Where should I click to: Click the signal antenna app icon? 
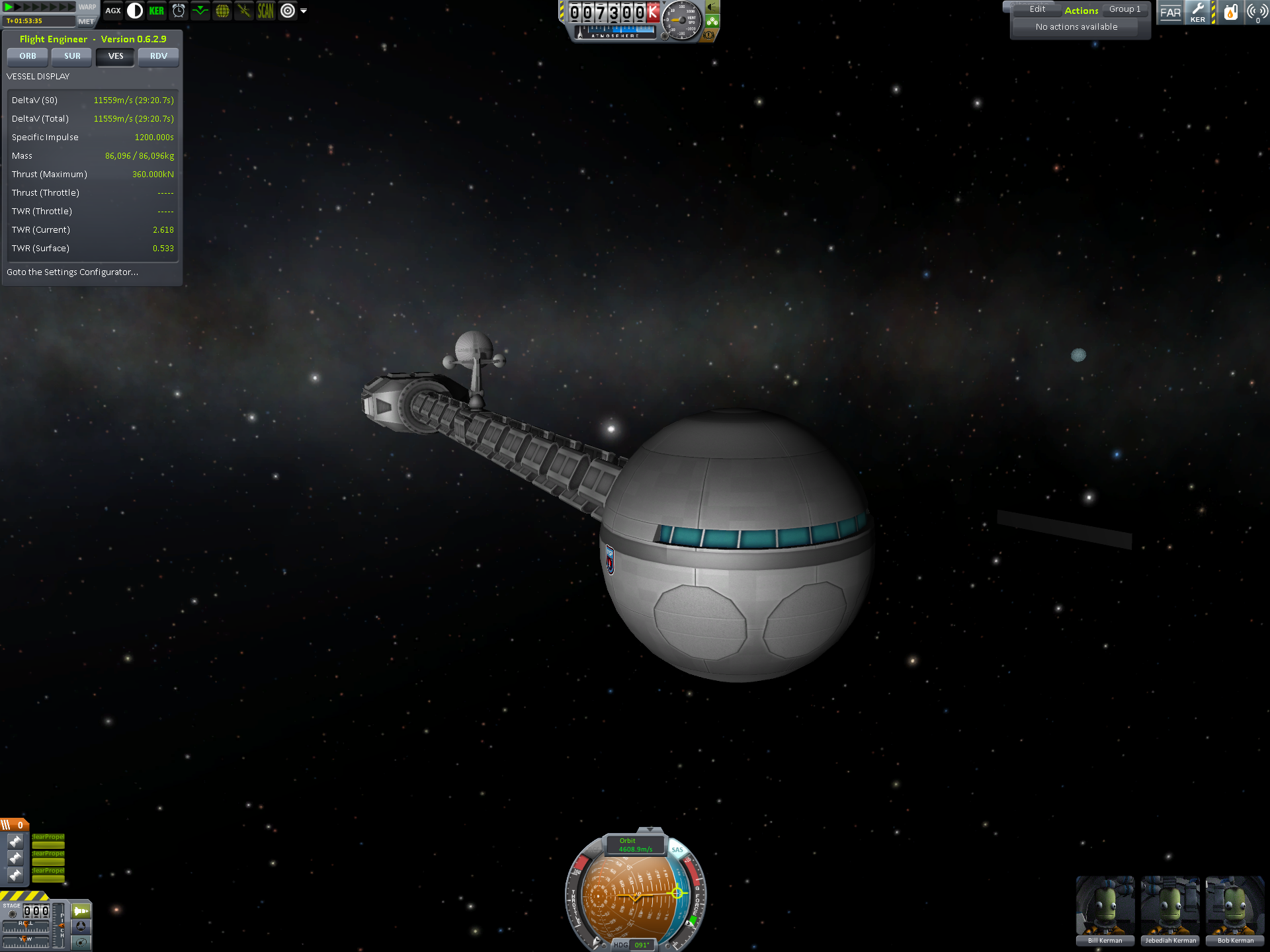pos(1257,12)
